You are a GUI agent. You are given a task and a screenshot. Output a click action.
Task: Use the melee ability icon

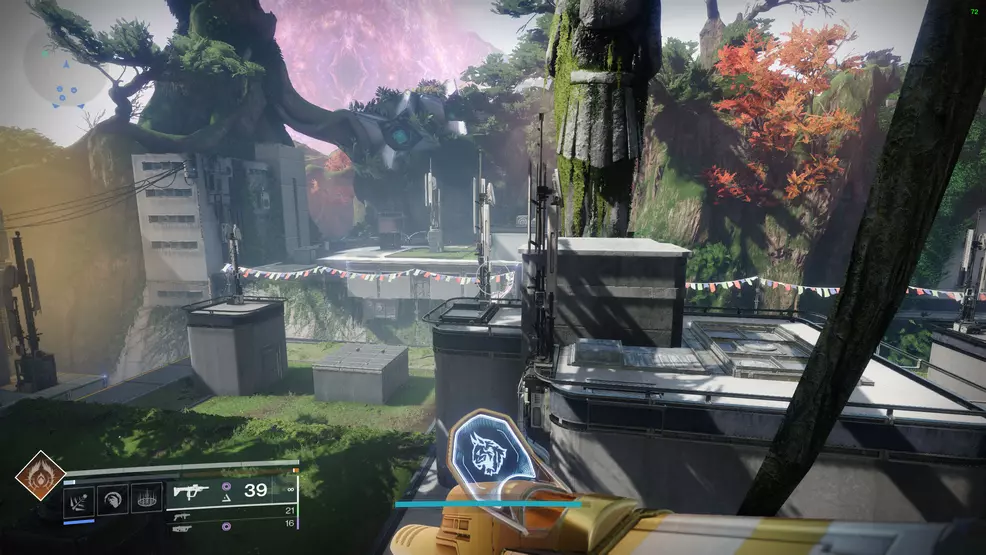[113, 499]
